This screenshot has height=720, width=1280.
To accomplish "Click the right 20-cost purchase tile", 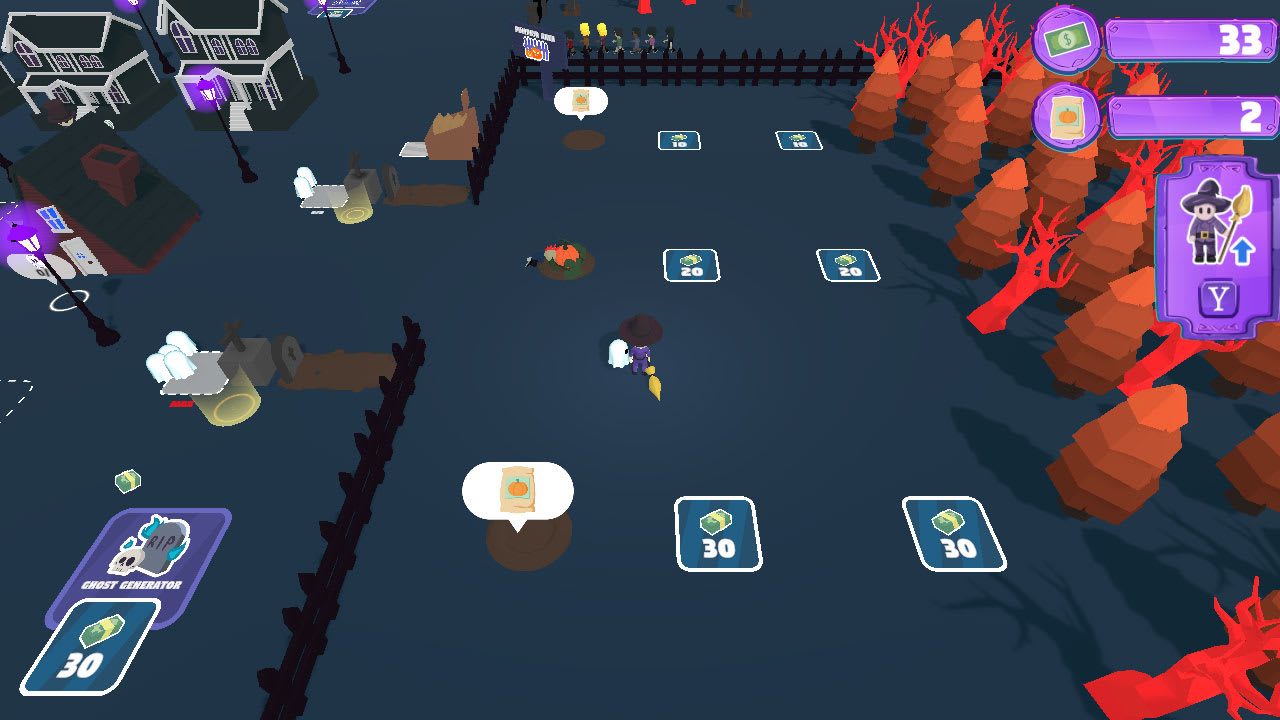I will (847, 264).
